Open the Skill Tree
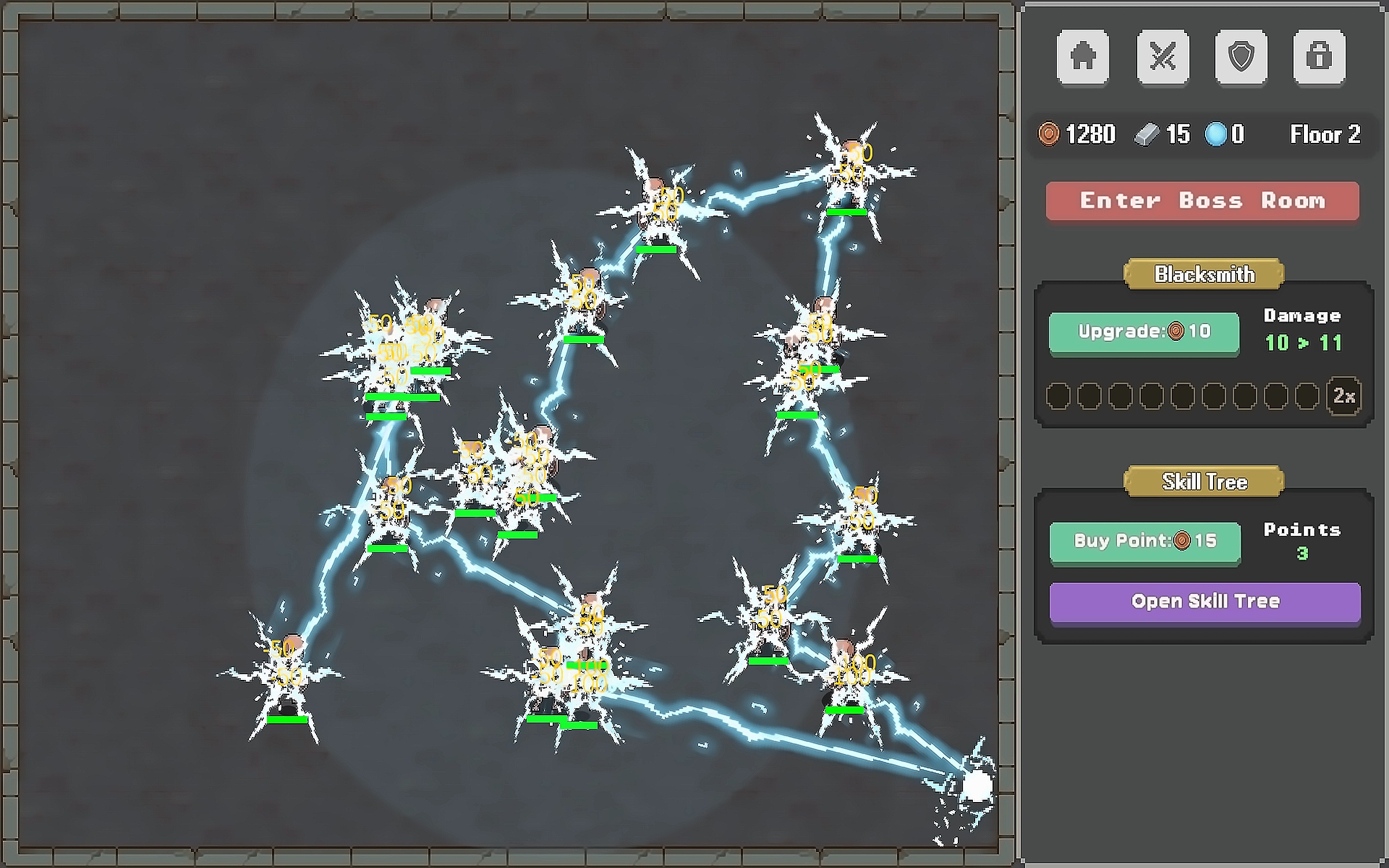Screen dimensions: 1389x868 click(1205, 601)
